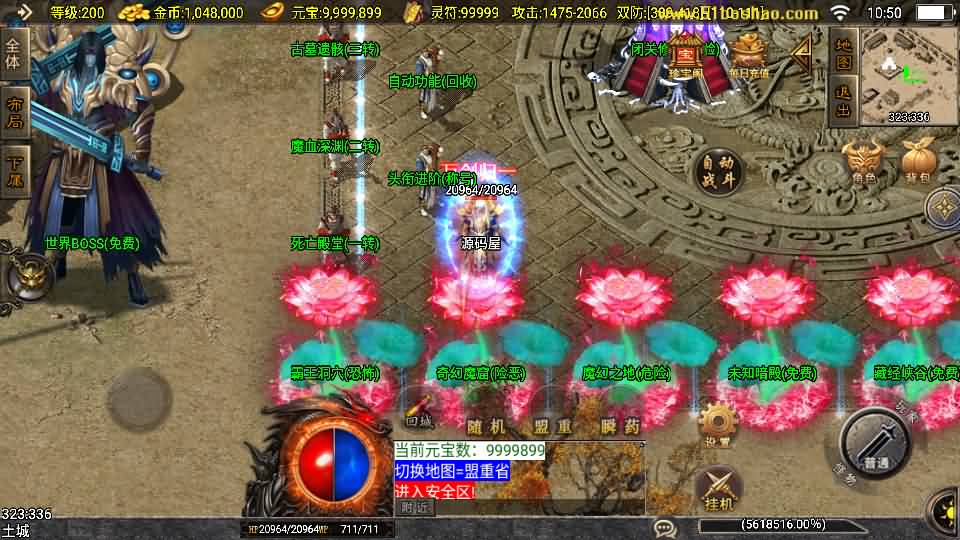Click the 退出 exit button

(843, 102)
